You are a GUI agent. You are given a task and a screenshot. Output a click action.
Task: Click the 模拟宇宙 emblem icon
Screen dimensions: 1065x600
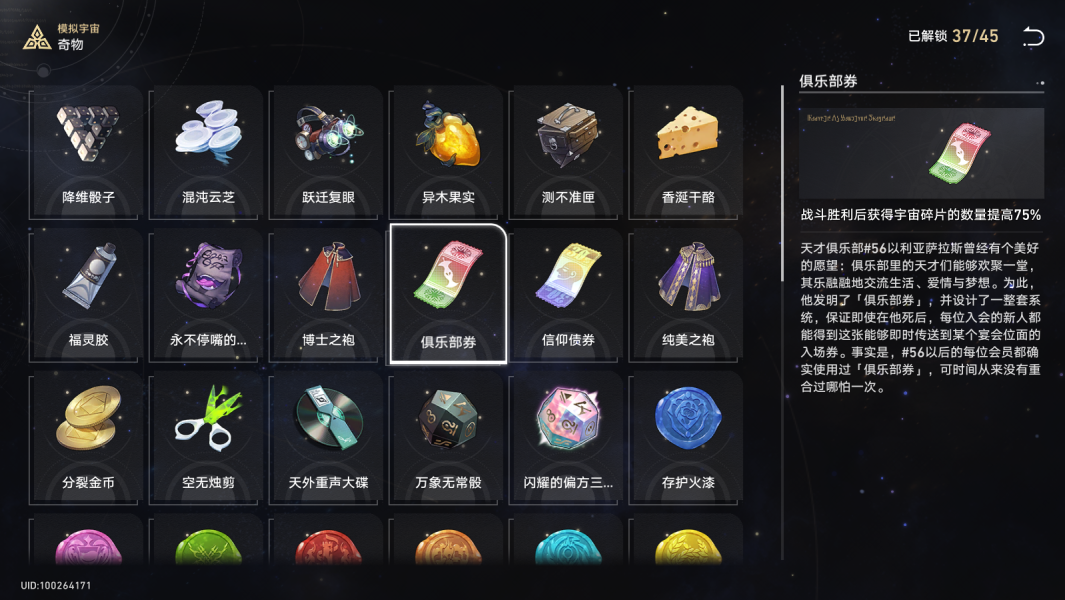(37, 37)
